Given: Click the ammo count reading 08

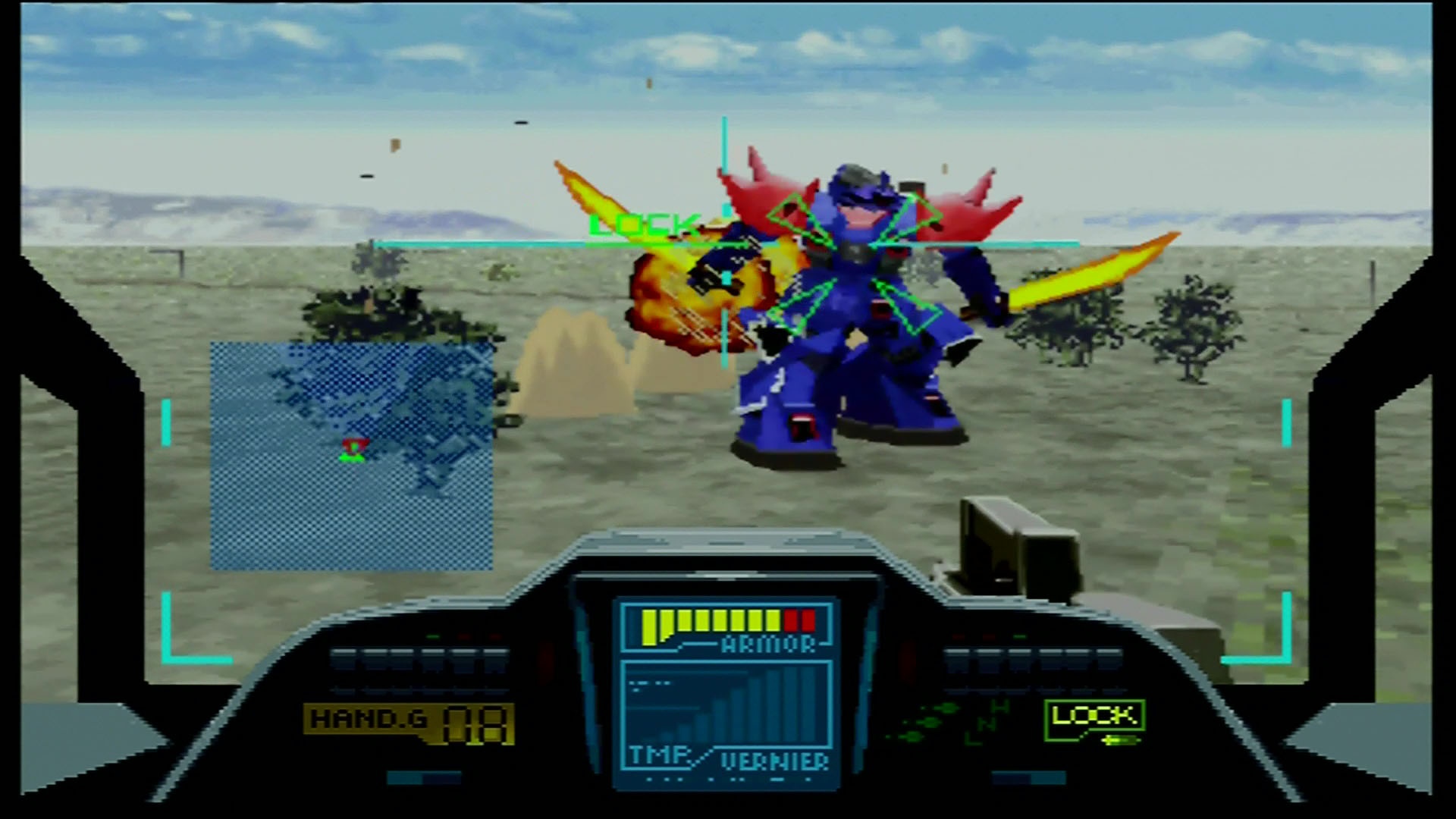Looking at the screenshot, I should (x=474, y=726).
